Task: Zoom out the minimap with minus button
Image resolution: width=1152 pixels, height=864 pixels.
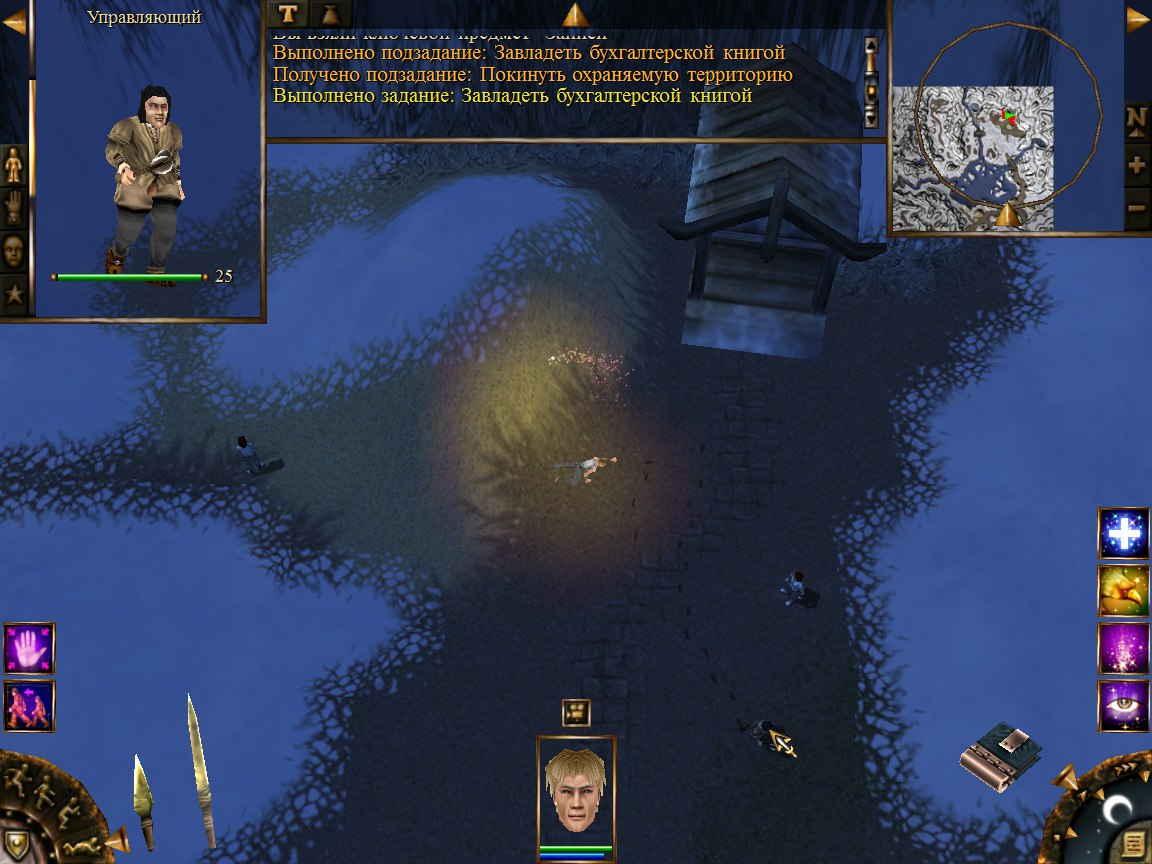Action: [x=1136, y=209]
